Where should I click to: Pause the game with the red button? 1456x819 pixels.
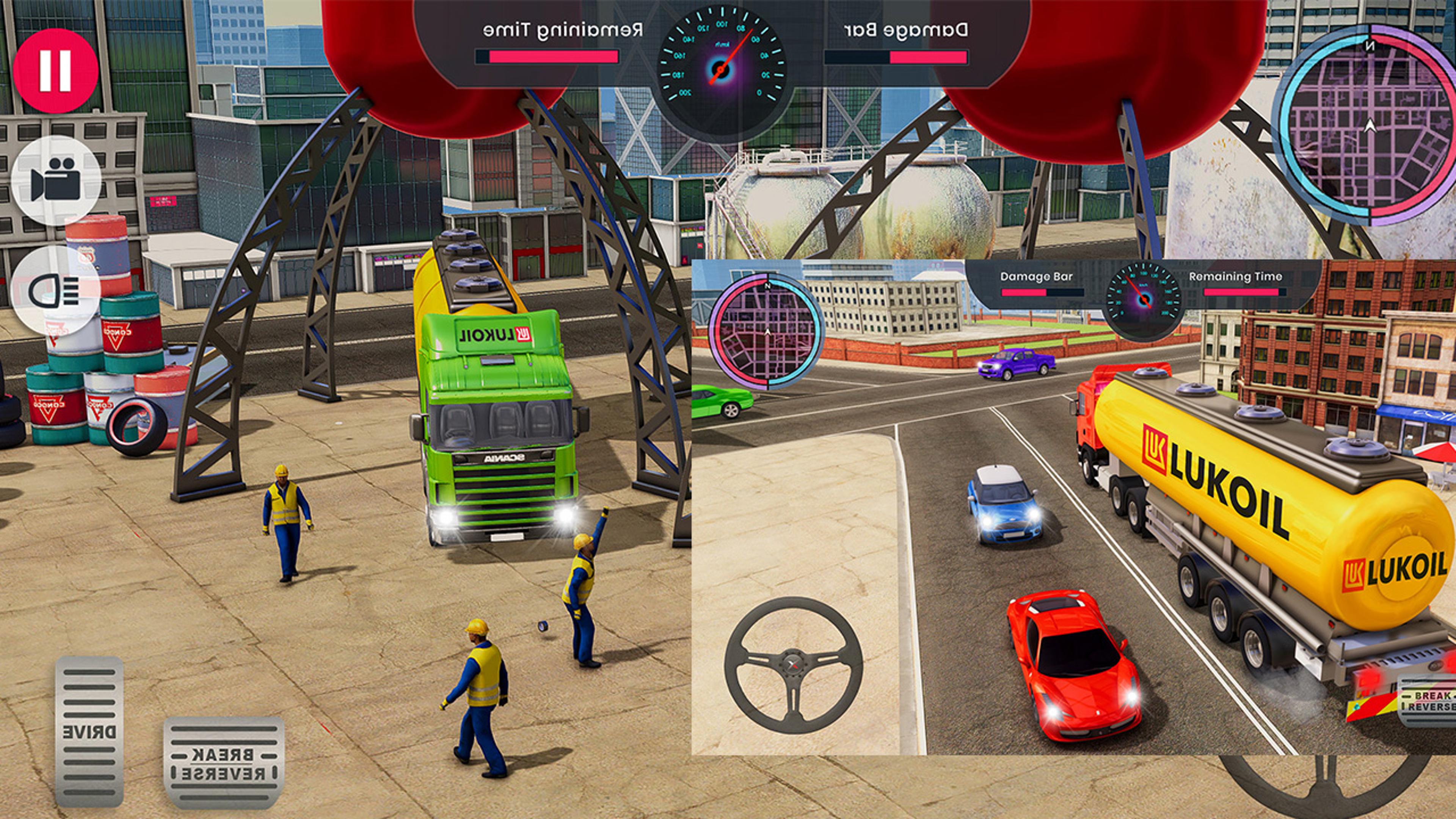(55, 71)
